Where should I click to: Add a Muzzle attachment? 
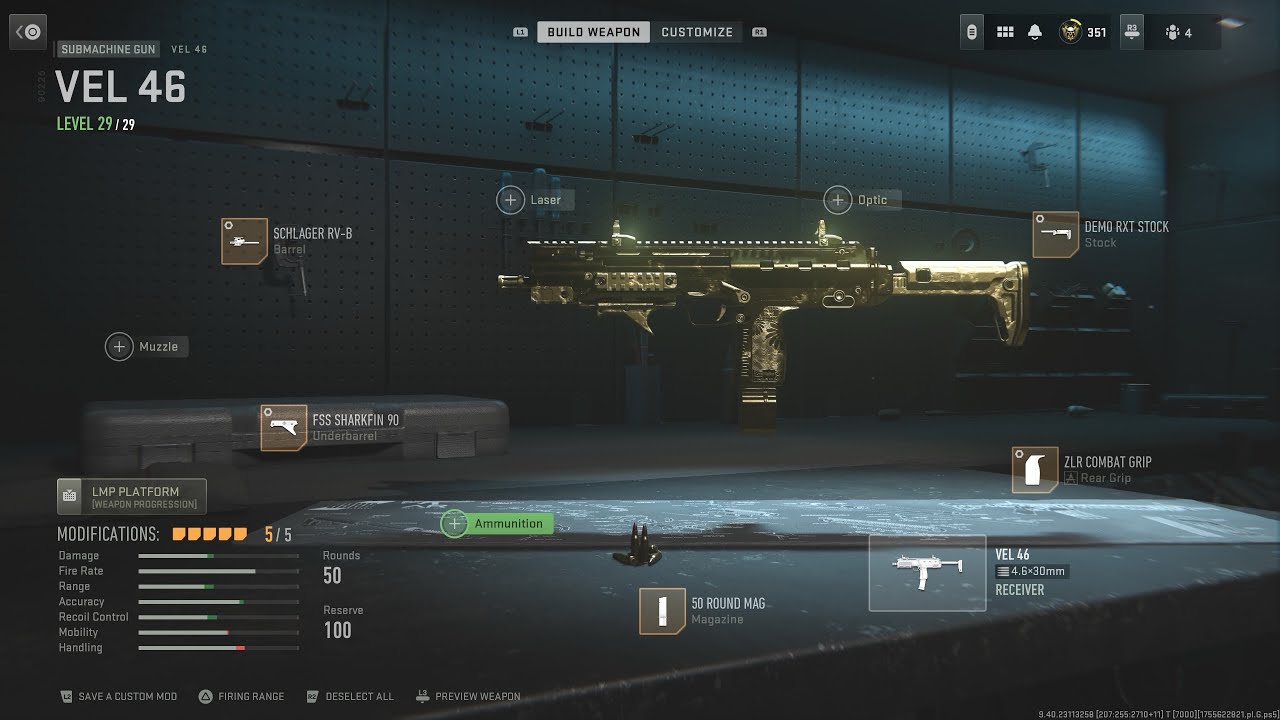[120, 347]
